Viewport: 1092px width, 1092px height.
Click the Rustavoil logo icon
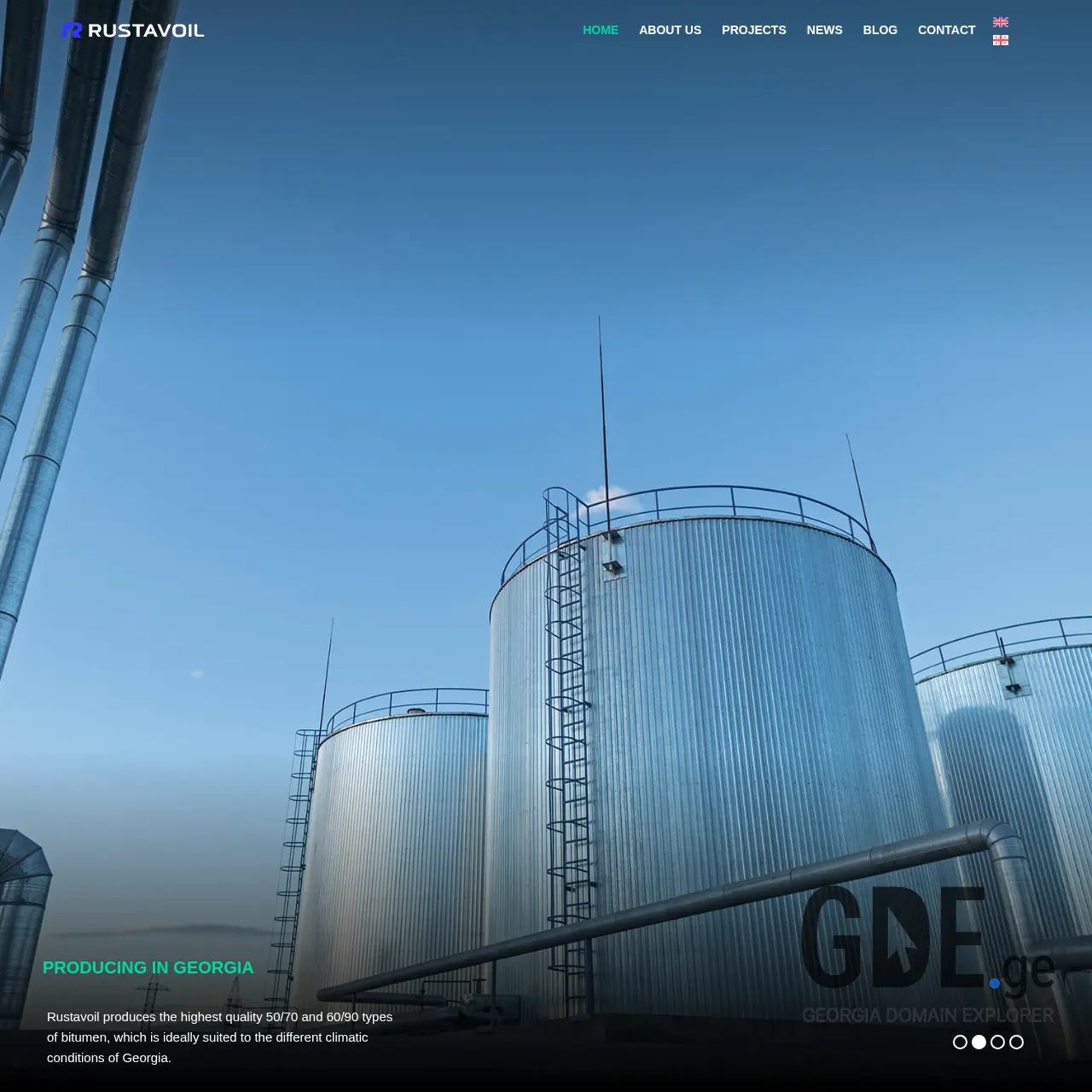pyautogui.click(x=73, y=30)
